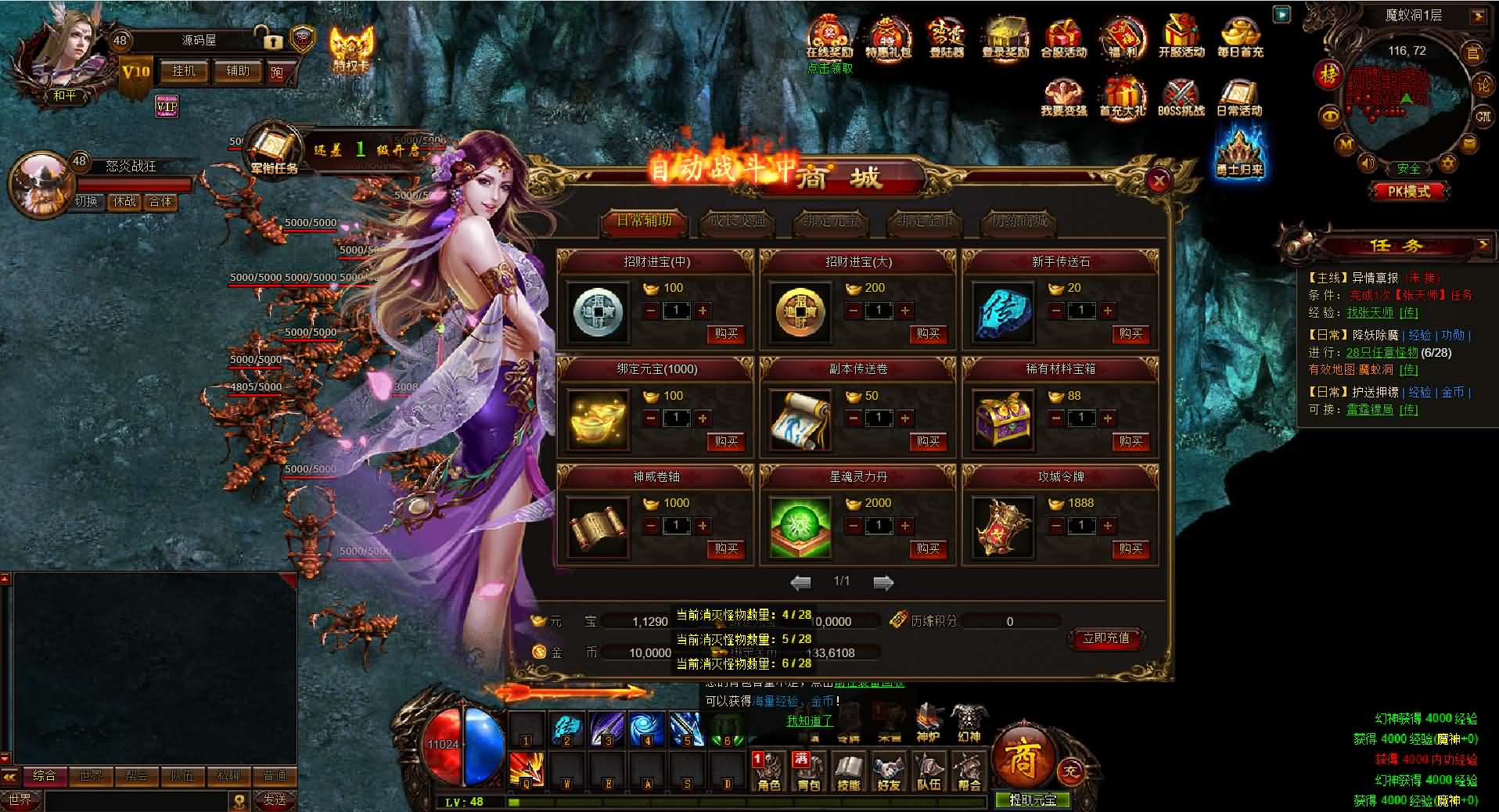Screen dimensions: 1499x812
Task: Click the 提取元宝 button
Action: click(1033, 800)
